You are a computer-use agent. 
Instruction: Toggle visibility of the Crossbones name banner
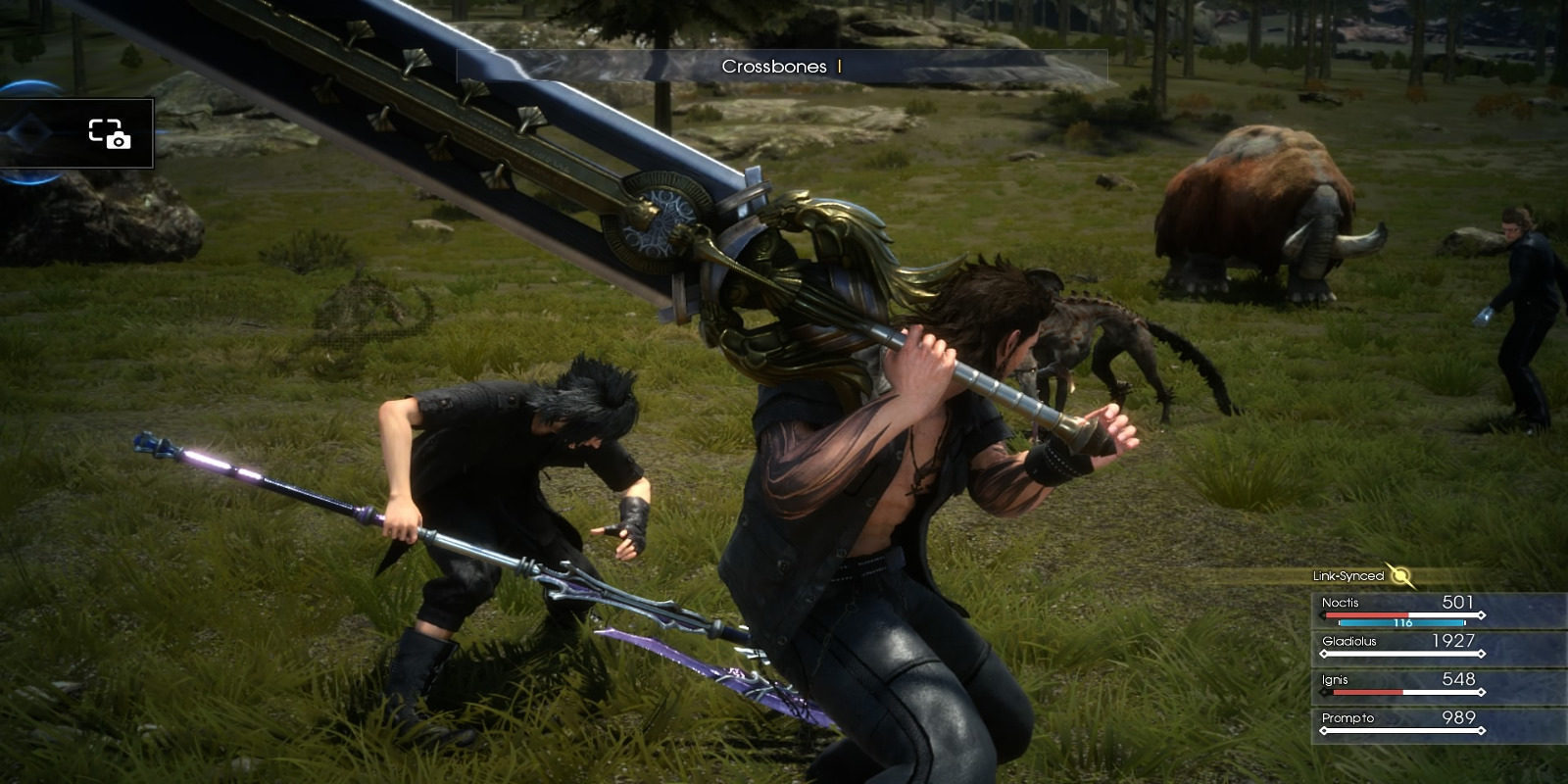click(x=779, y=69)
